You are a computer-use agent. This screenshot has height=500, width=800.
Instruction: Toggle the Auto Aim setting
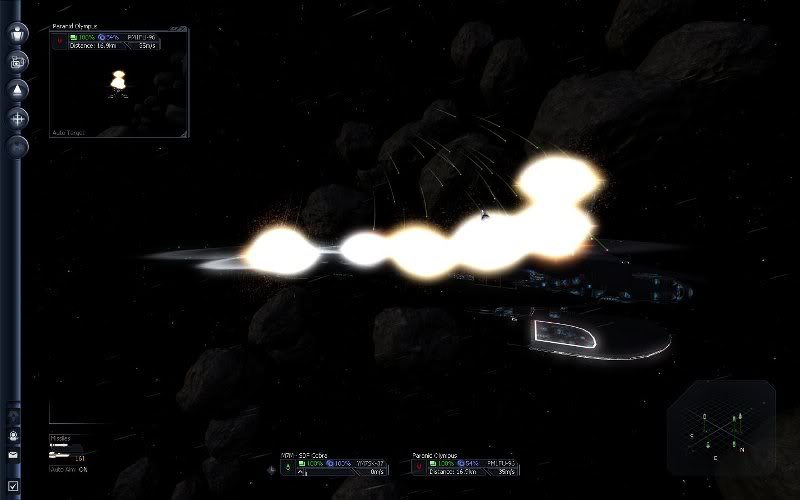[x=69, y=469]
